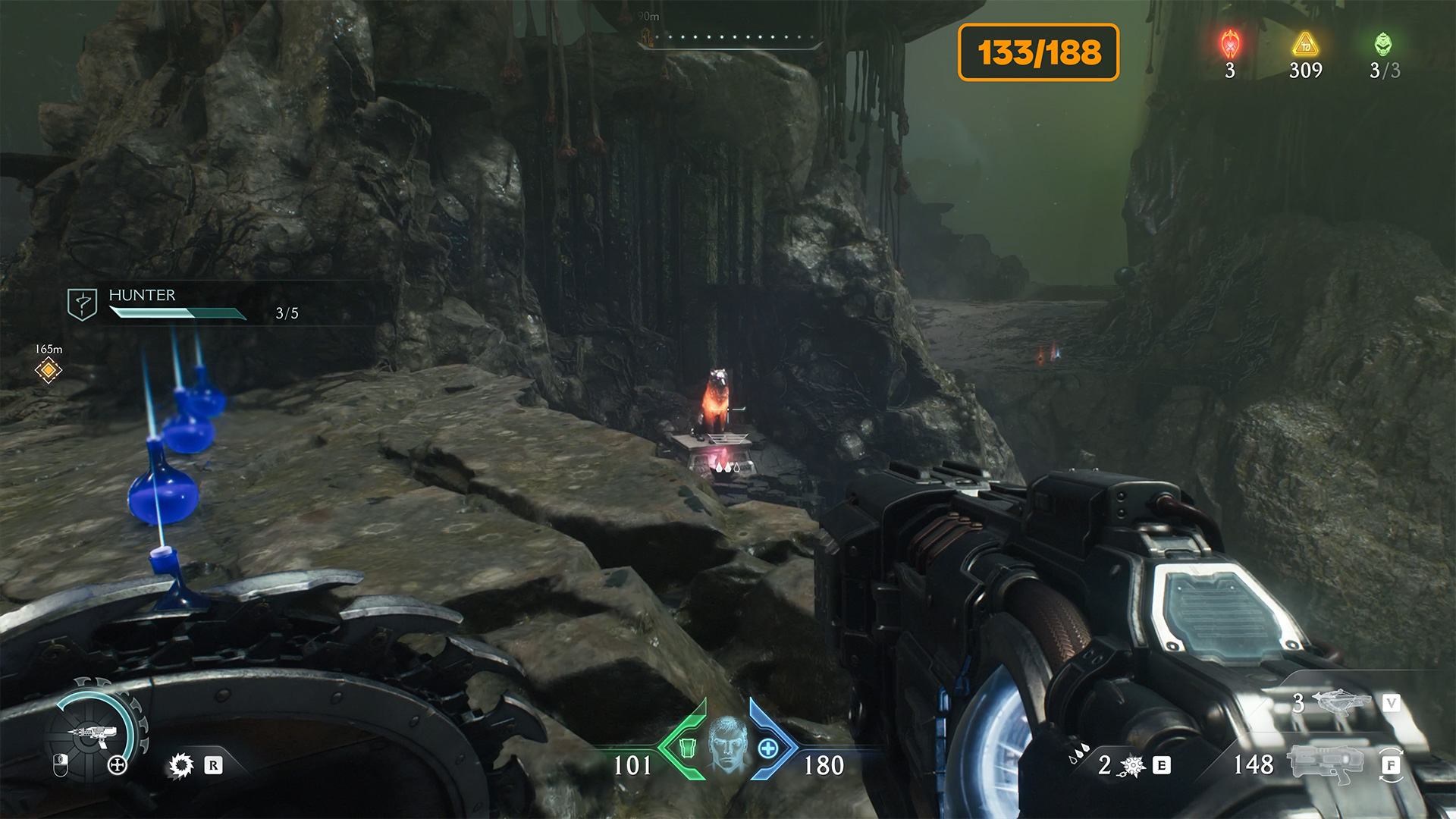Click the Slayer portrait in the centre
Screen dimensions: 1456x819
(x=727, y=743)
